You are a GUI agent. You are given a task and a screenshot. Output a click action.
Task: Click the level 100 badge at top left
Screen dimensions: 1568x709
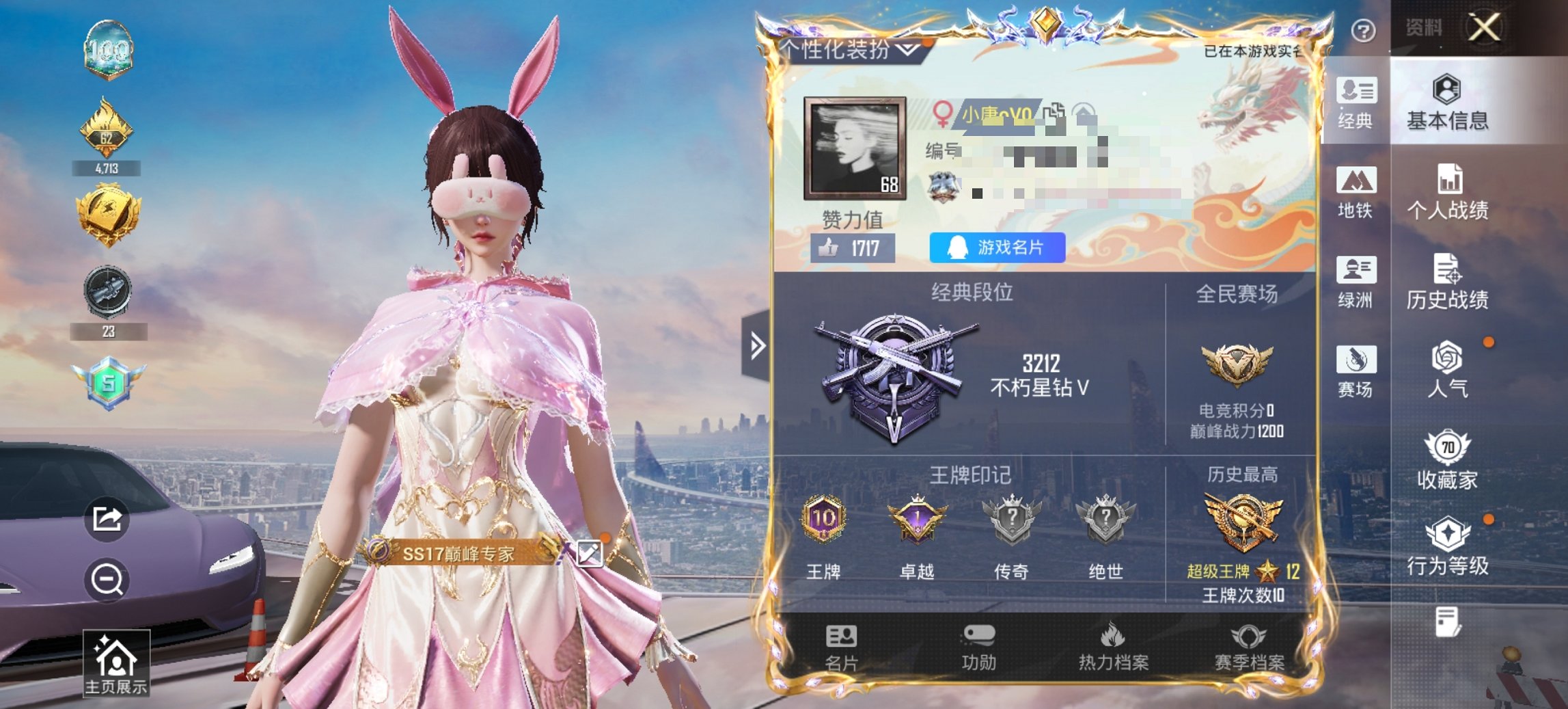(x=109, y=49)
